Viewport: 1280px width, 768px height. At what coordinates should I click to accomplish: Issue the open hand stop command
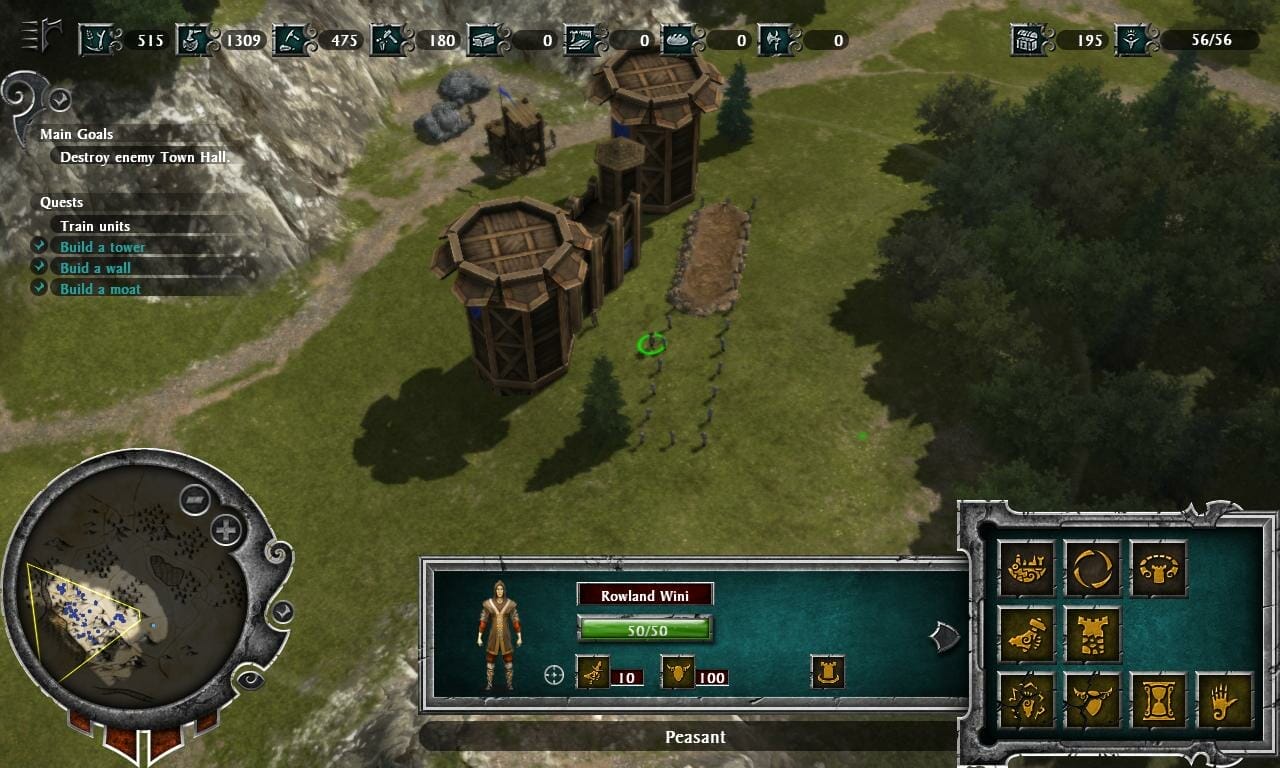tap(1224, 700)
